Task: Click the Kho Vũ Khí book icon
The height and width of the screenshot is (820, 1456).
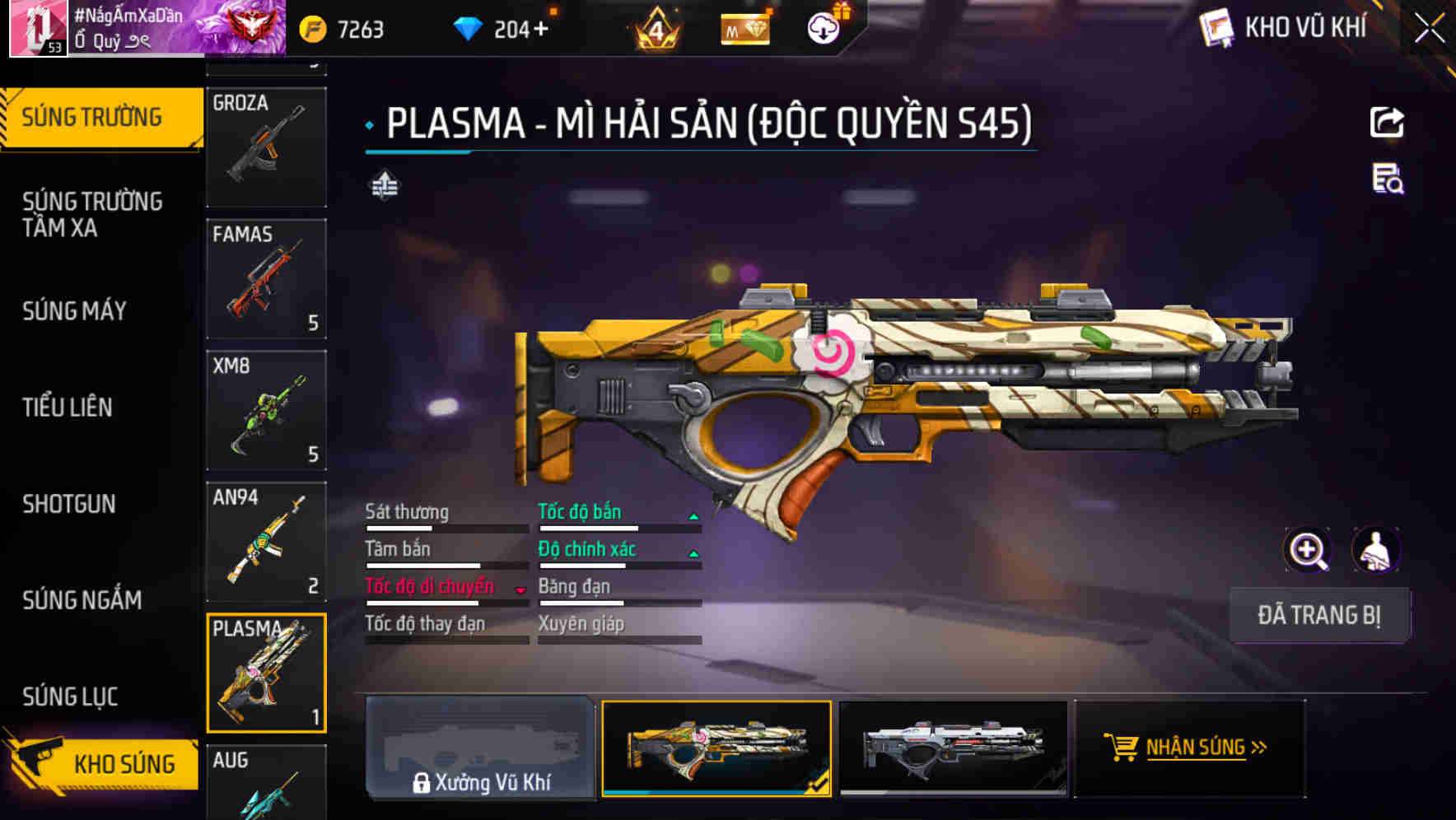Action: coord(1215,27)
